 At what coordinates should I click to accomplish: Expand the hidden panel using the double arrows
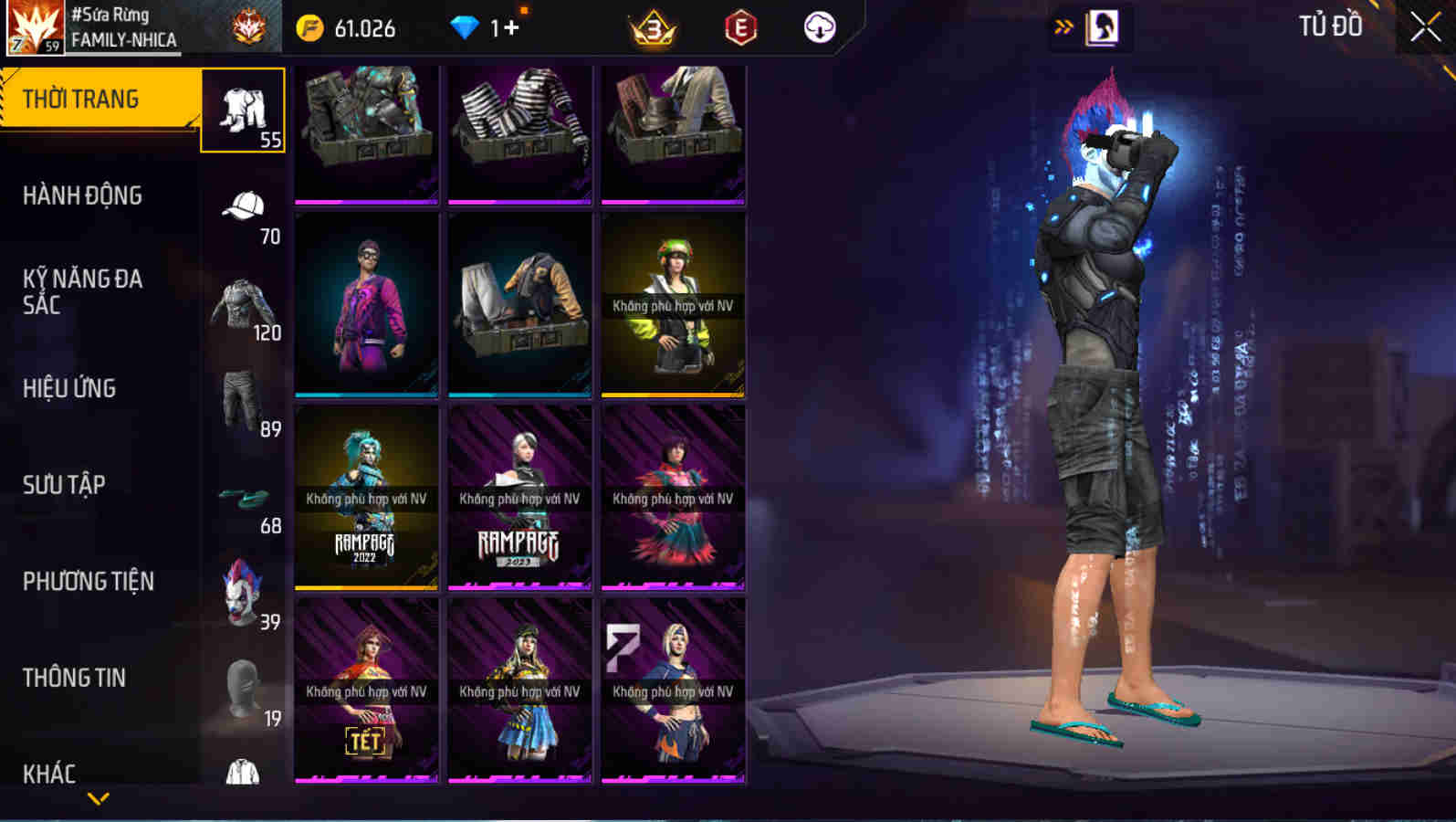(x=1061, y=26)
